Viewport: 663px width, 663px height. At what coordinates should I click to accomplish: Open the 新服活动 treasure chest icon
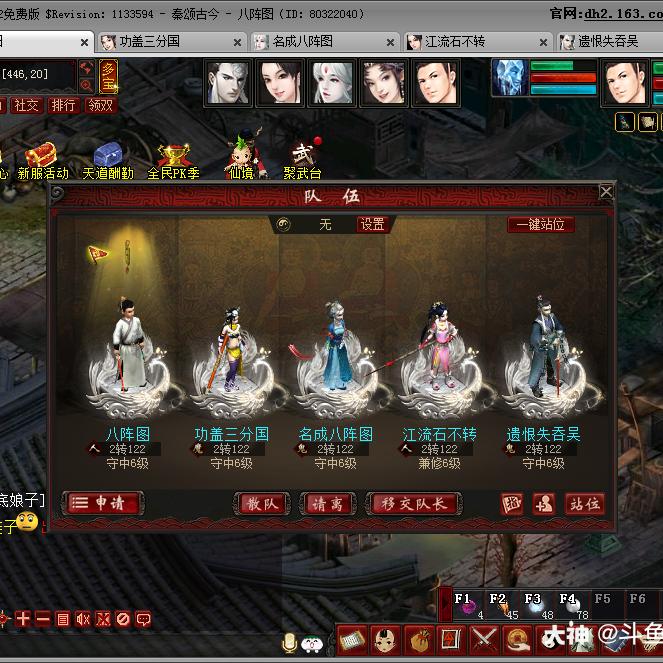42,158
